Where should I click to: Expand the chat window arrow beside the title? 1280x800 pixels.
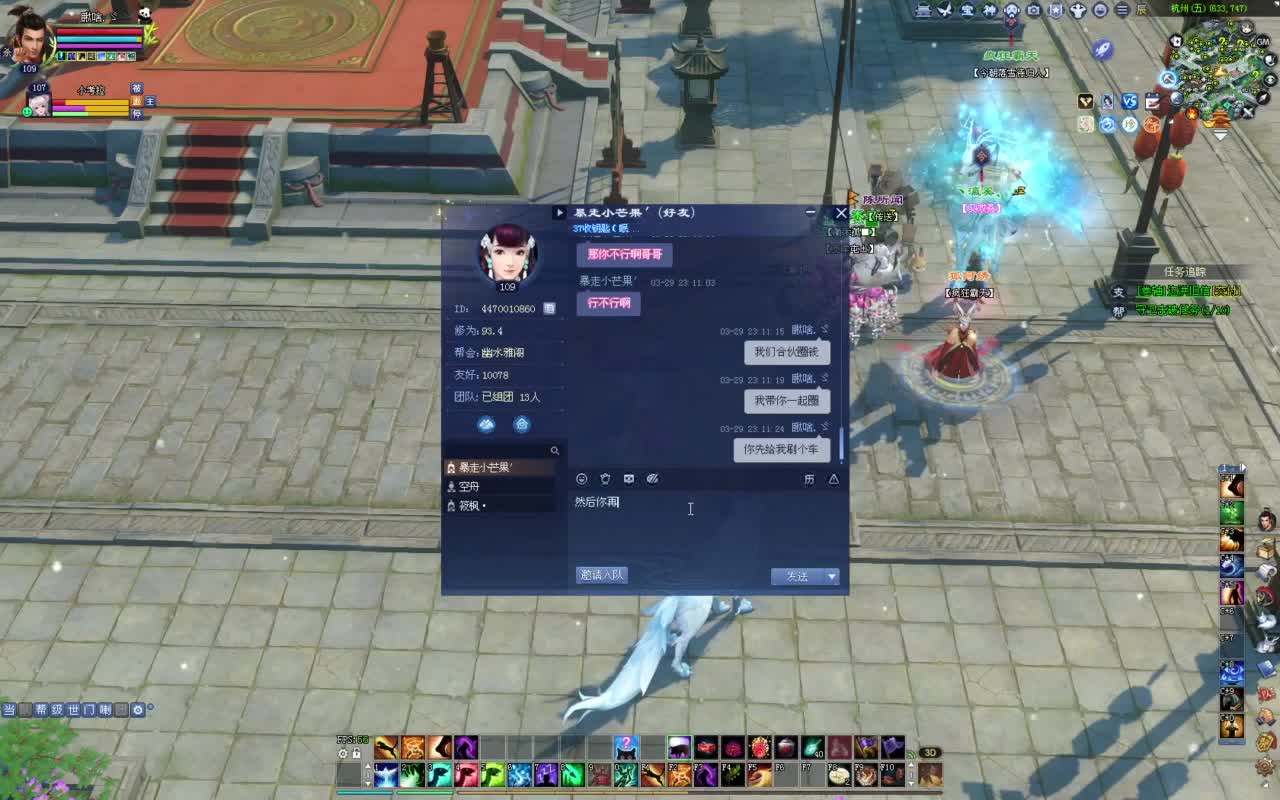pyautogui.click(x=558, y=212)
